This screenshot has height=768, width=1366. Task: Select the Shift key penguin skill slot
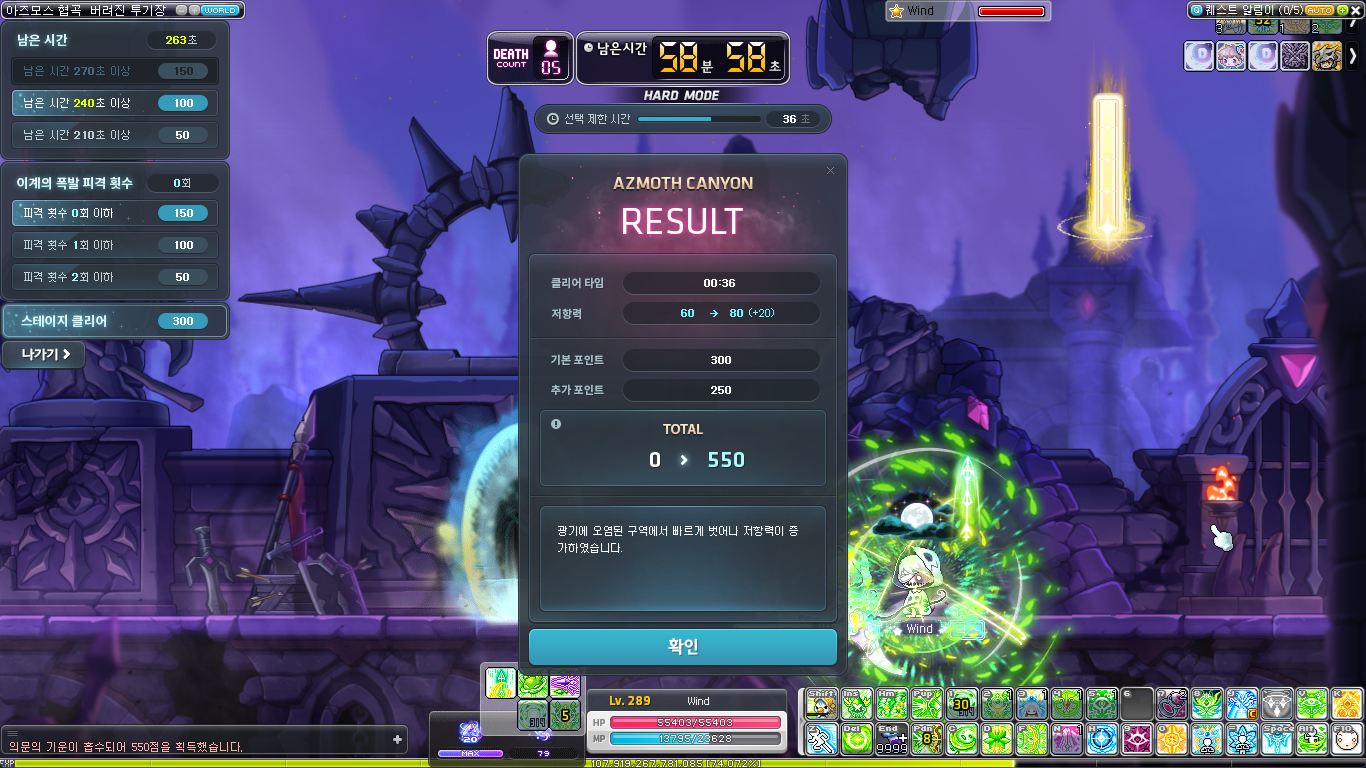click(x=821, y=704)
